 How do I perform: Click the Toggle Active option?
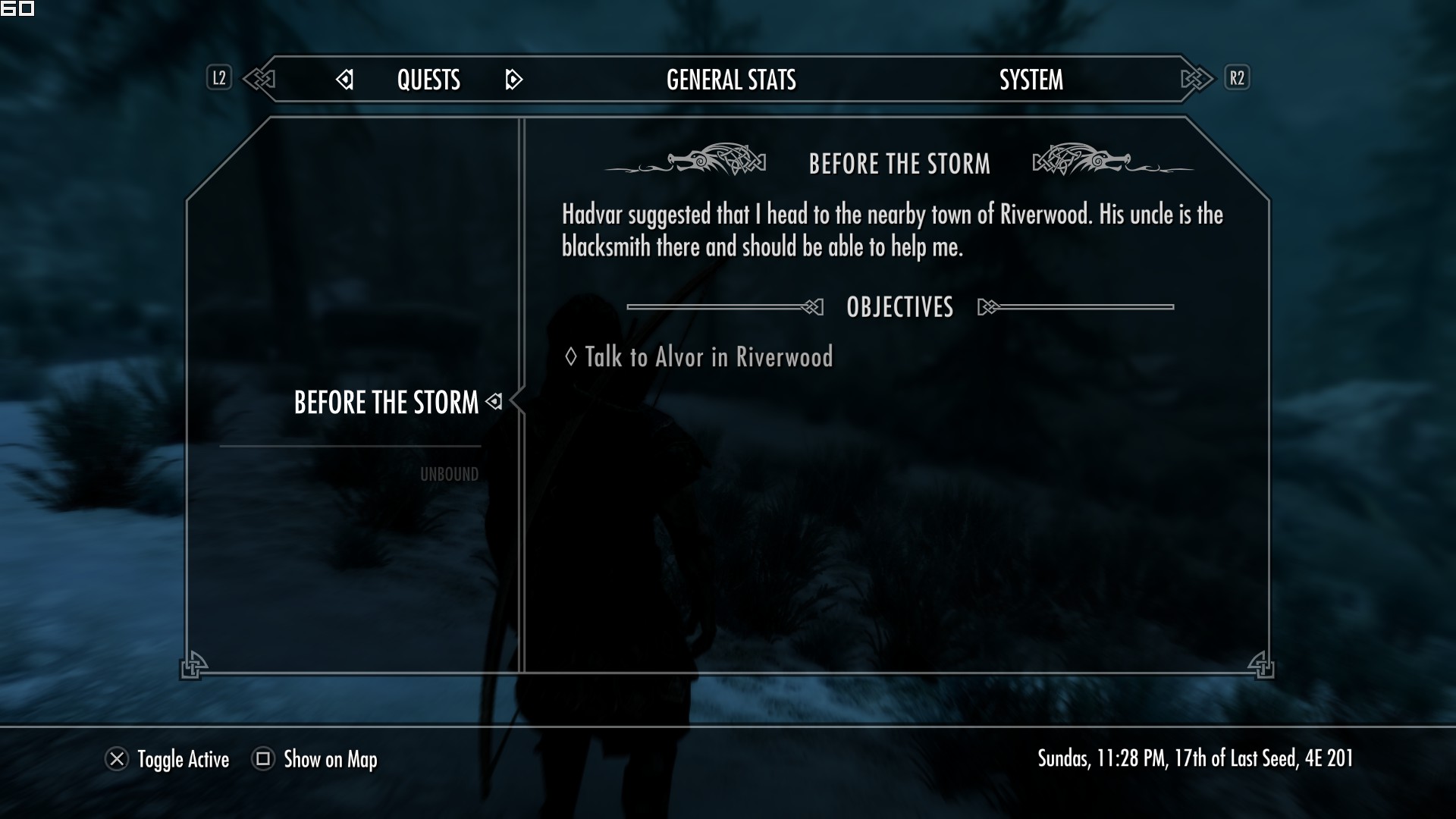pyautogui.click(x=168, y=759)
